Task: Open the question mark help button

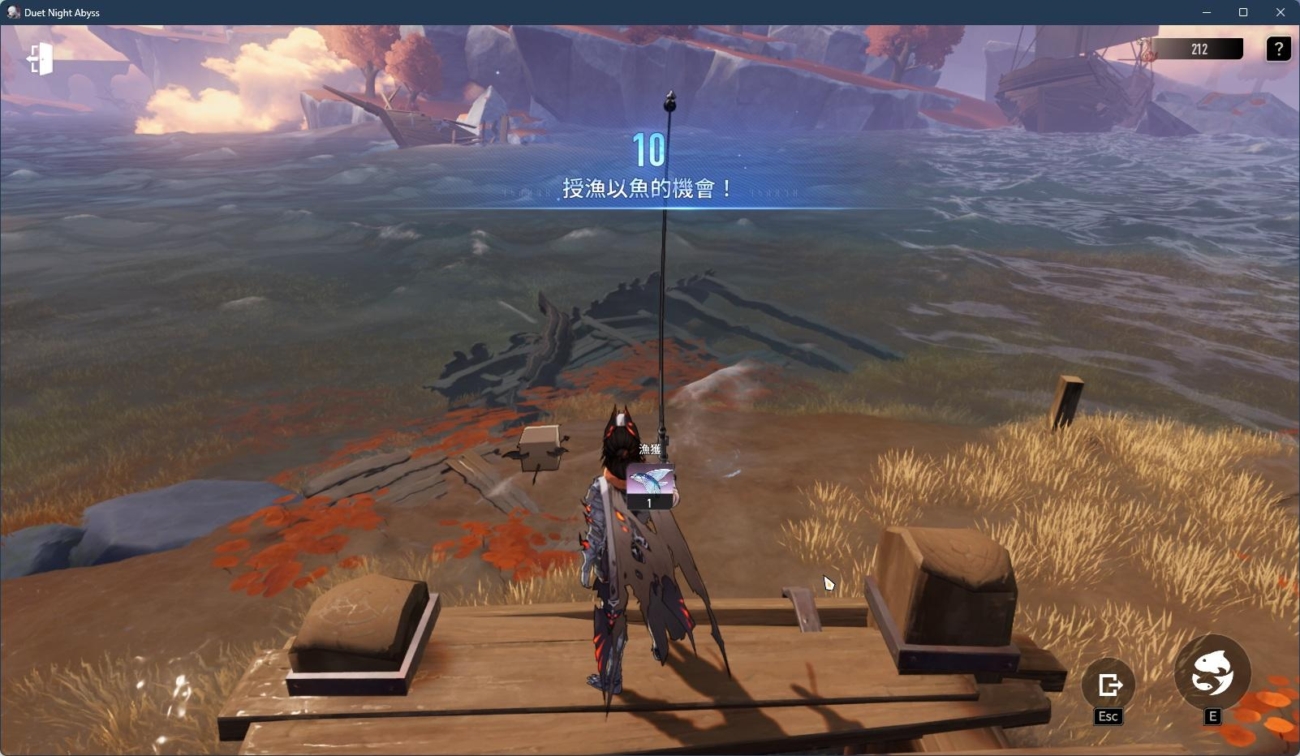Action: pyautogui.click(x=1278, y=49)
